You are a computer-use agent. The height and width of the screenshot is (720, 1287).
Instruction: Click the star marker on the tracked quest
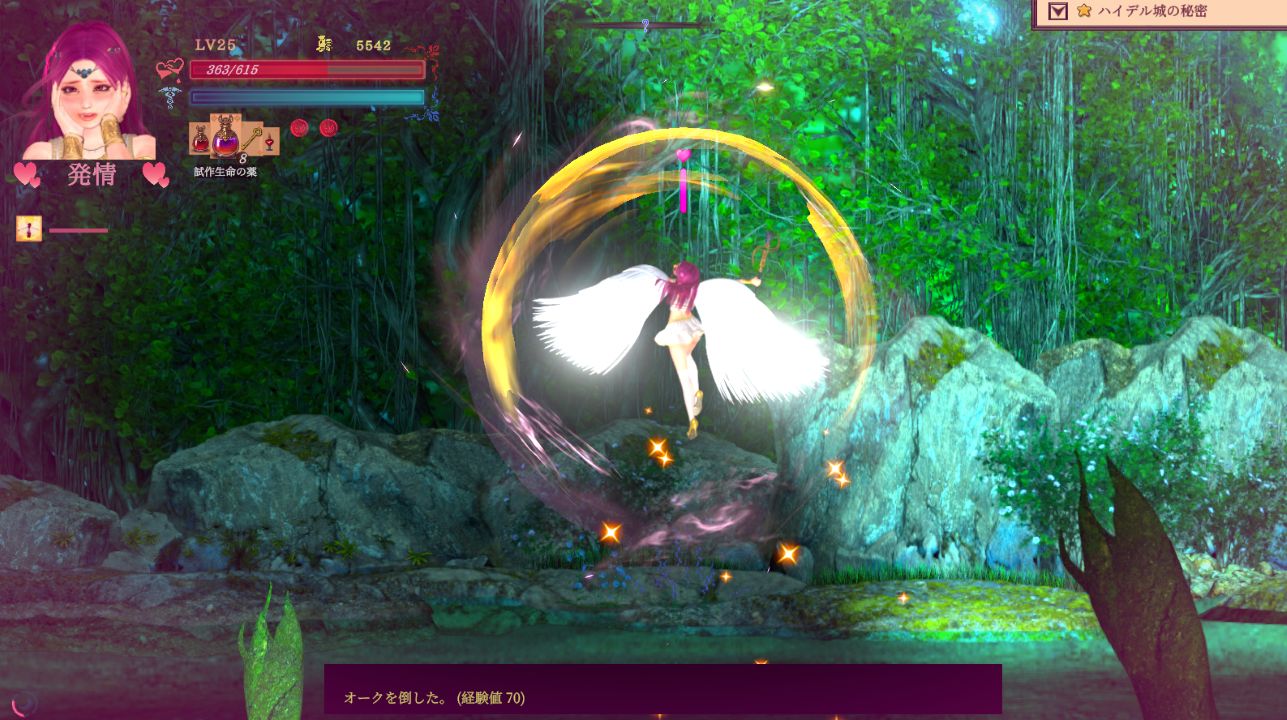click(1083, 12)
